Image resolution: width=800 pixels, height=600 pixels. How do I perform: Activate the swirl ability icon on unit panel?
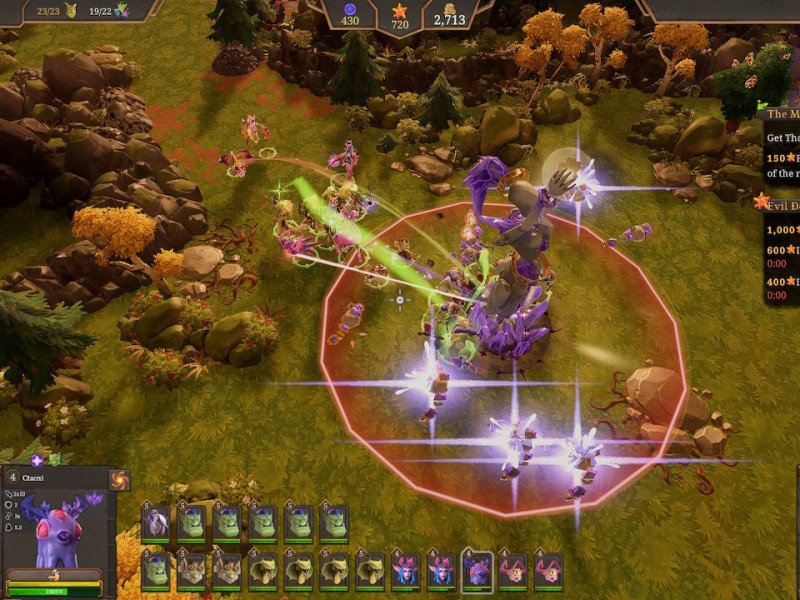(120, 480)
